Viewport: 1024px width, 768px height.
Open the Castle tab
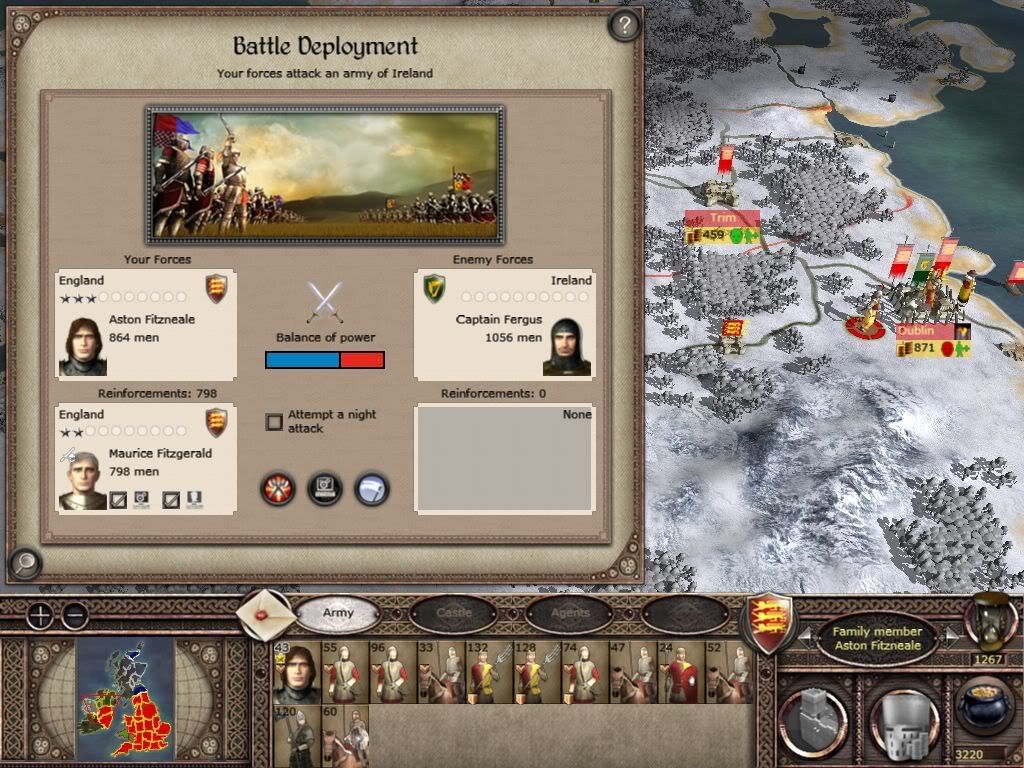(455, 613)
